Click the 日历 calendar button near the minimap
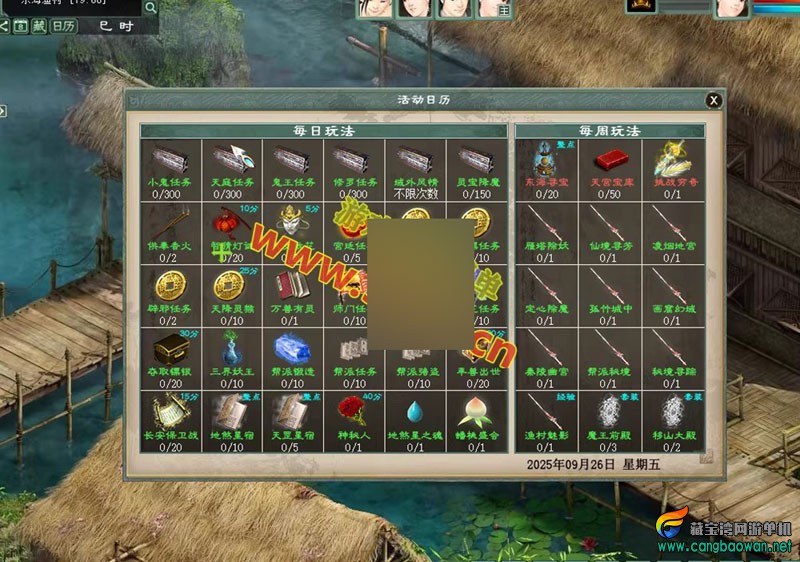 click(63, 26)
